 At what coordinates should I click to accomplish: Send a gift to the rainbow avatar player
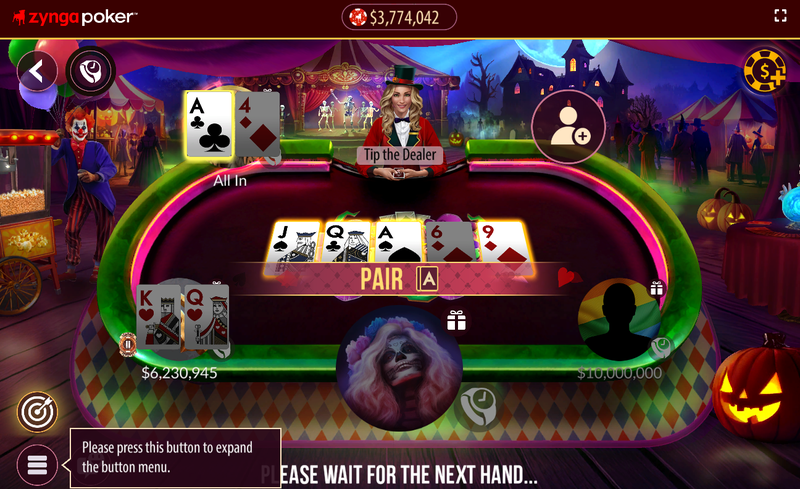[x=657, y=289]
